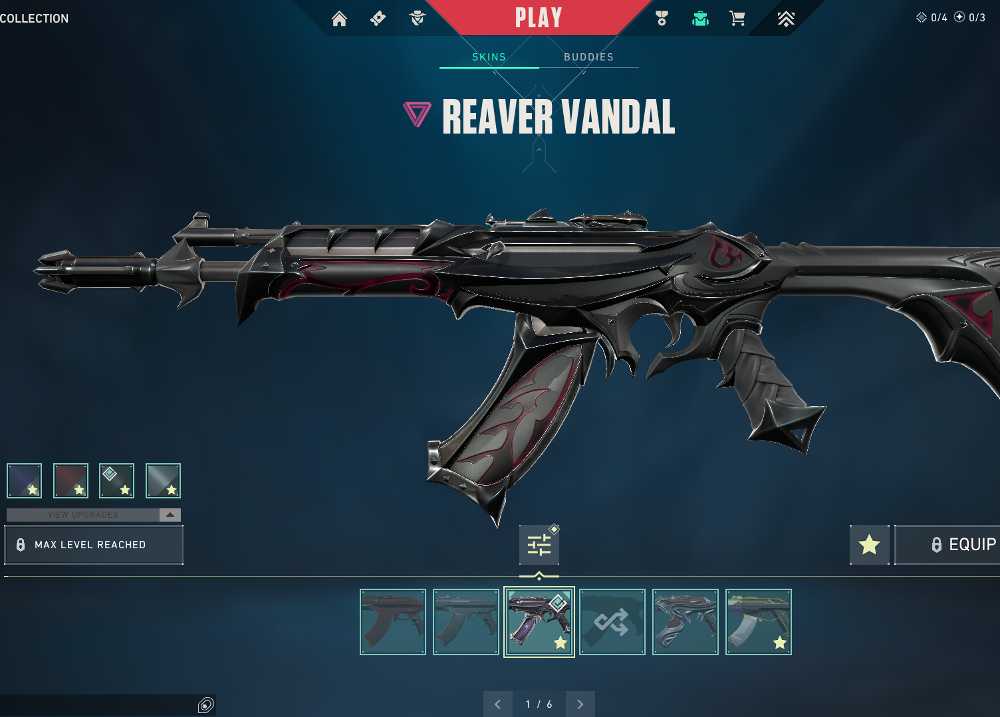Open the filter sliders button

[x=539, y=545]
